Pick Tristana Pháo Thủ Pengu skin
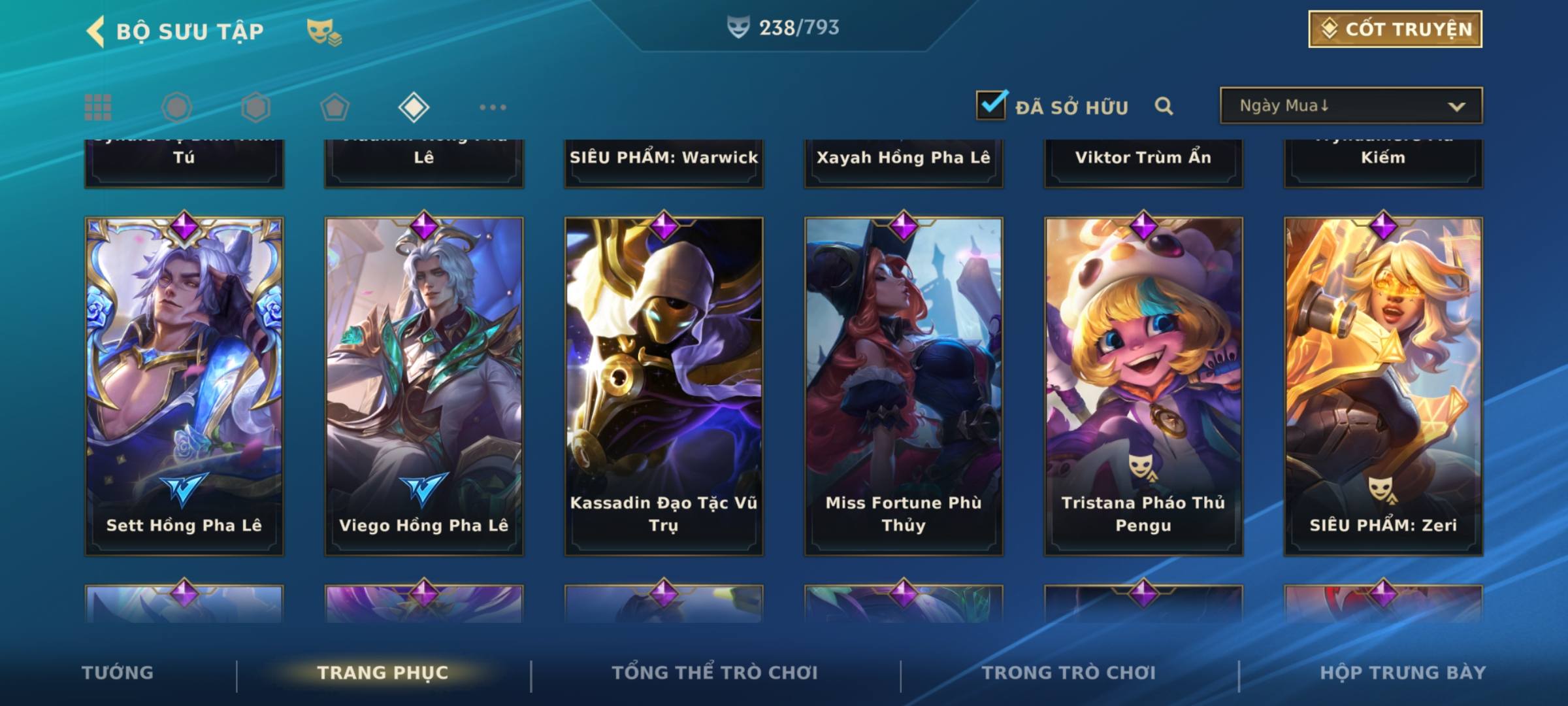The image size is (1568, 706). [x=1143, y=386]
